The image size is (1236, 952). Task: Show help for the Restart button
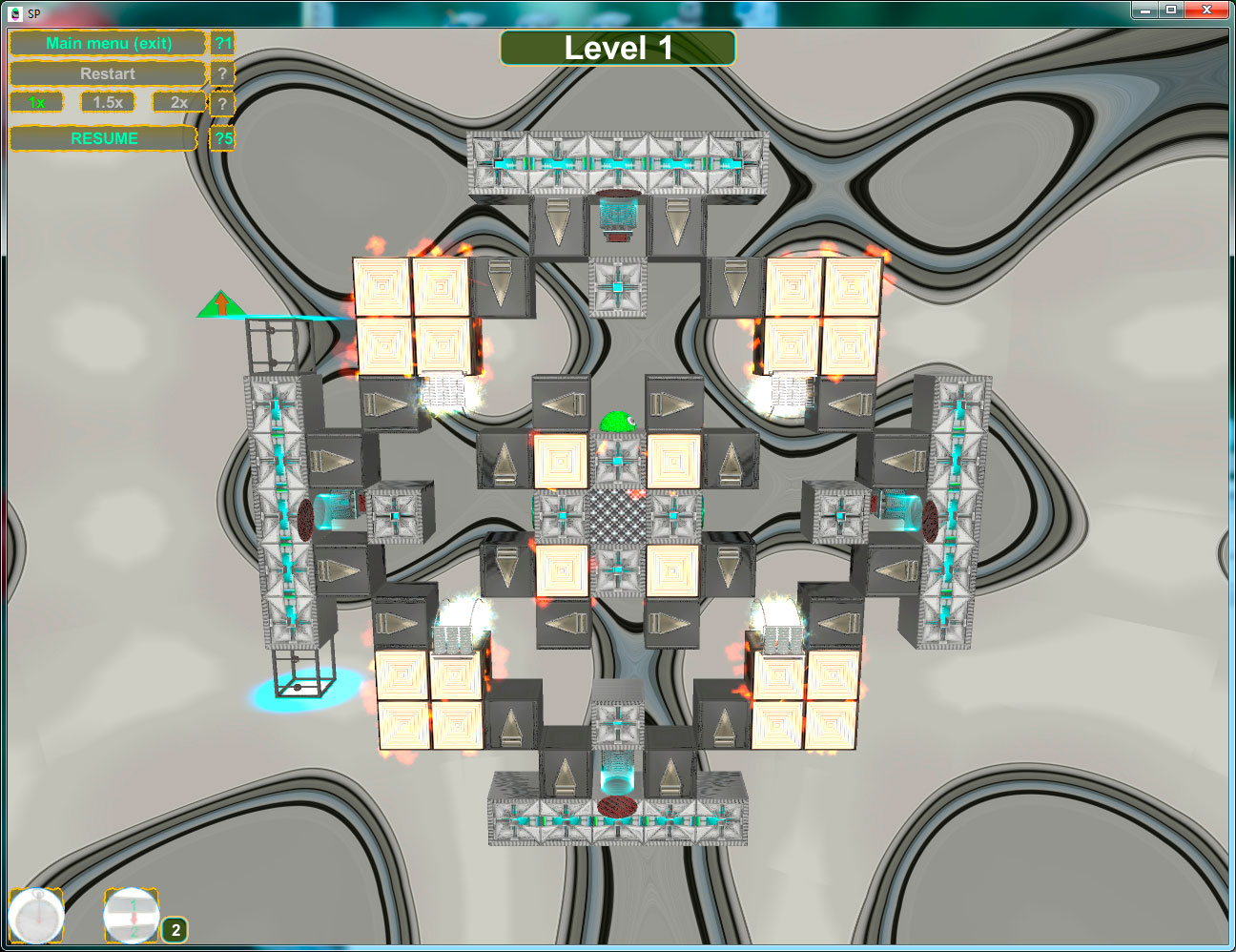point(222,73)
